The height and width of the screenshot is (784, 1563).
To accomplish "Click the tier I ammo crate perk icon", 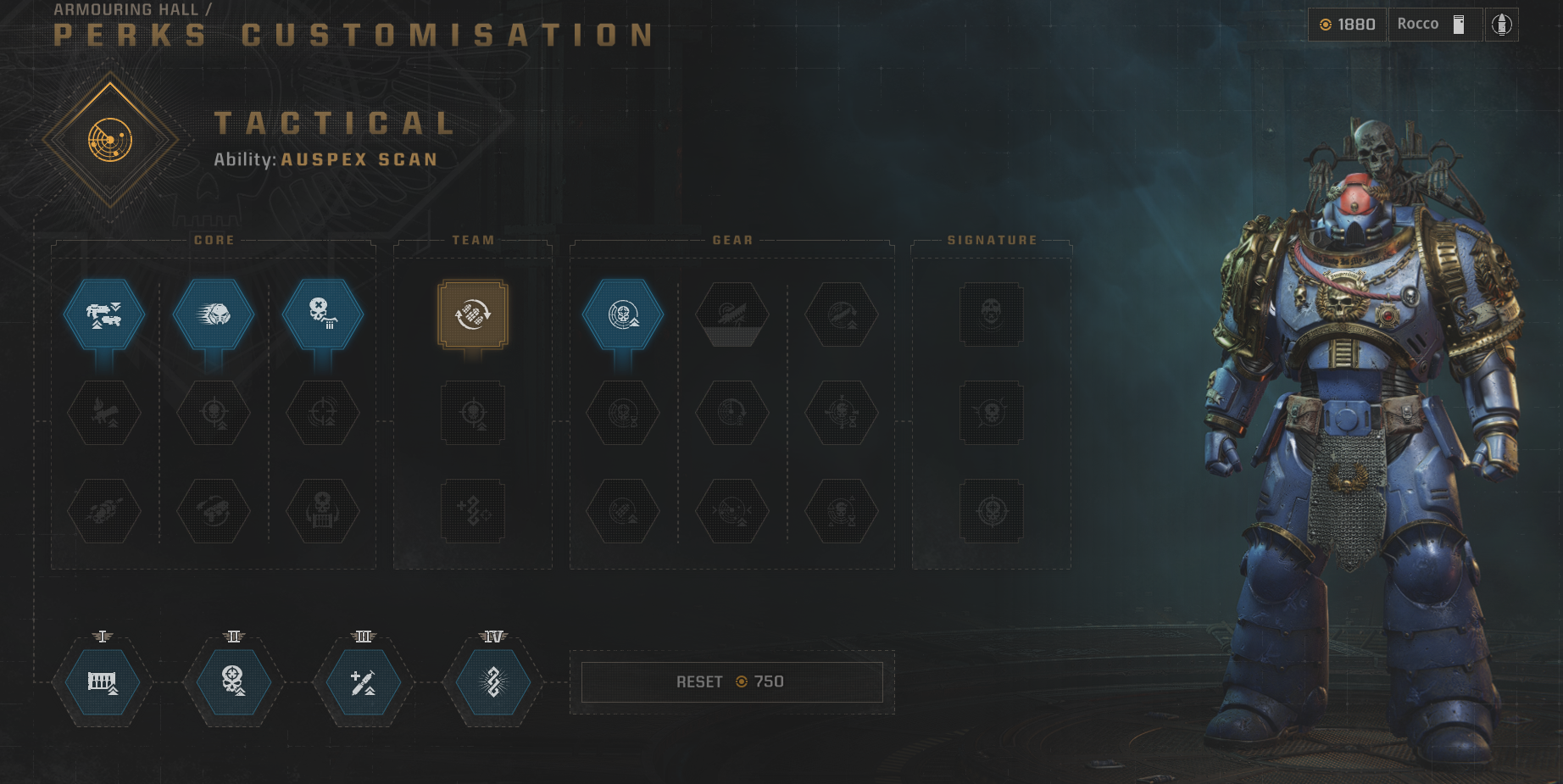I will tap(102, 683).
